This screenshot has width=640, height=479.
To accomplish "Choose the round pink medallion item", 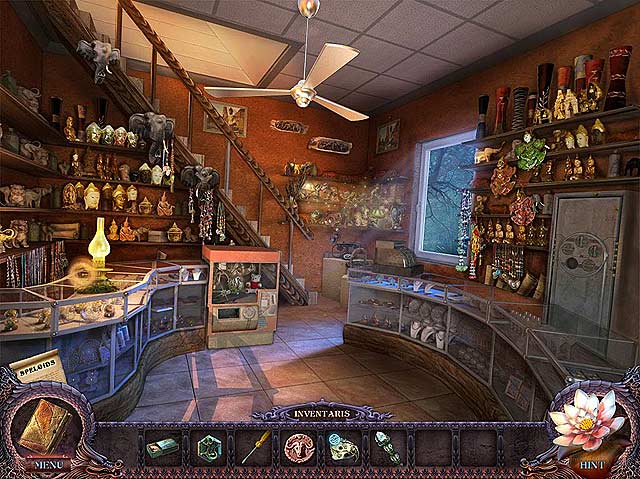I will pos(299,447).
